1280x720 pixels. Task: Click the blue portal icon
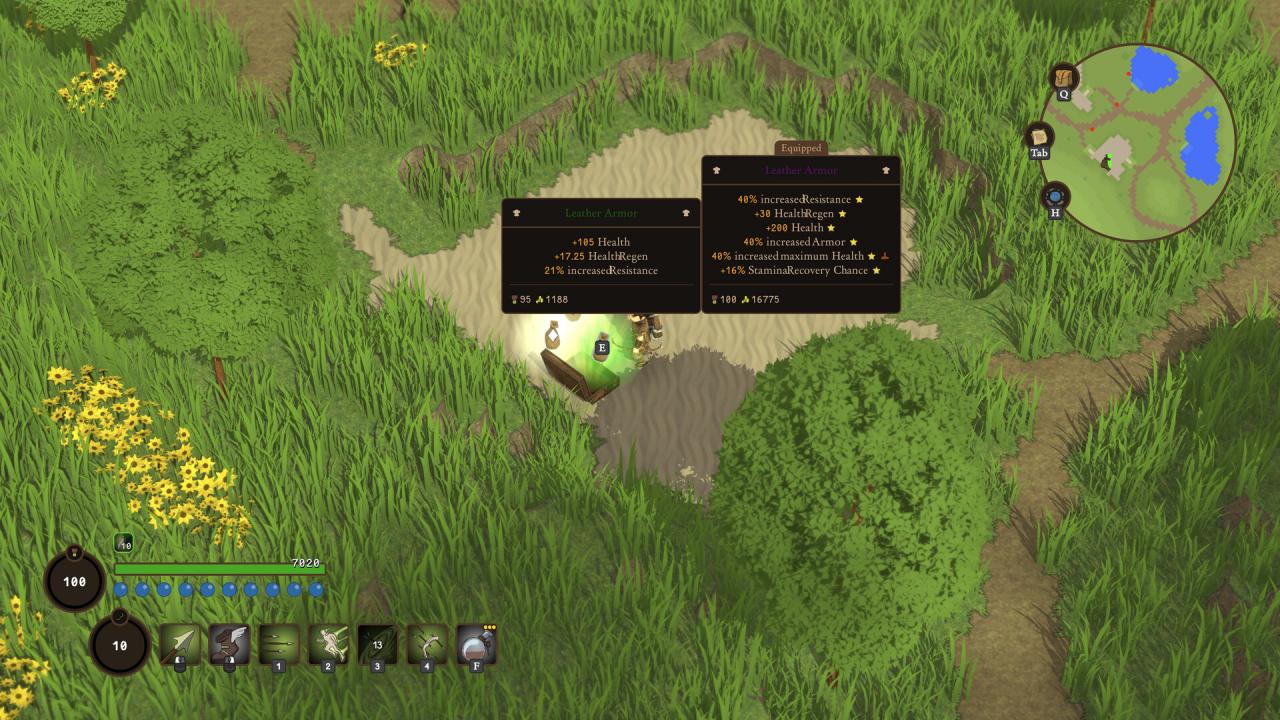[1055, 196]
